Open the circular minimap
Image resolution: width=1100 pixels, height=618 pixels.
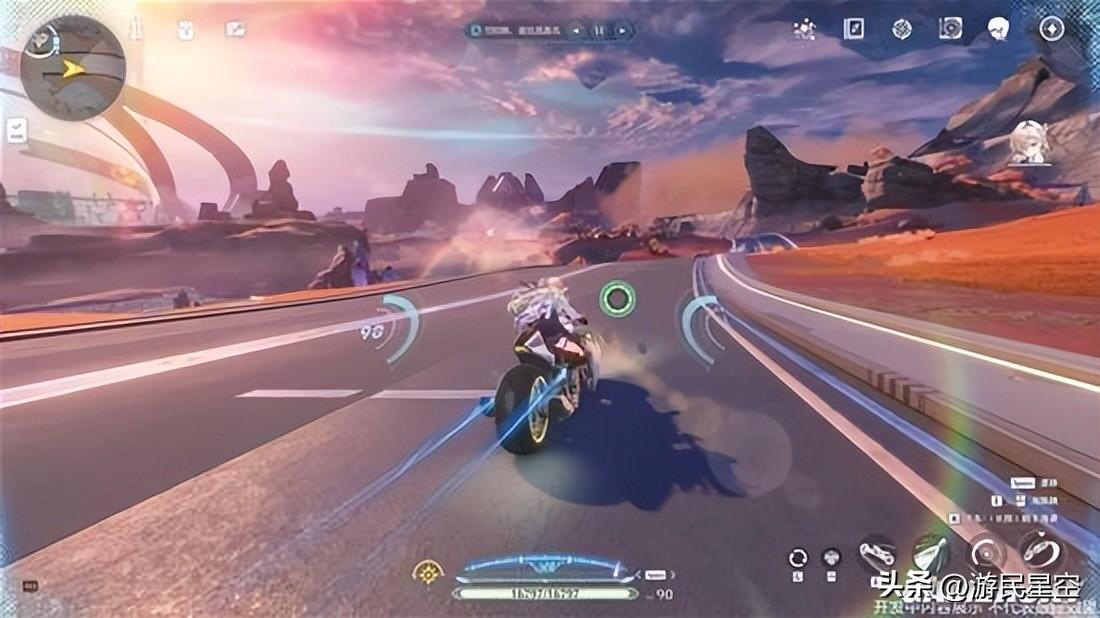pos(72,68)
